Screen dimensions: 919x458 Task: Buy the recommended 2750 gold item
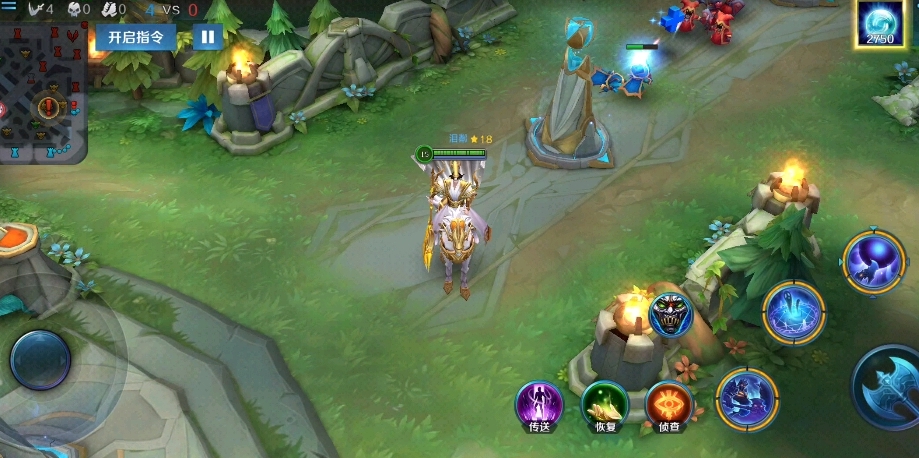(x=880, y=24)
